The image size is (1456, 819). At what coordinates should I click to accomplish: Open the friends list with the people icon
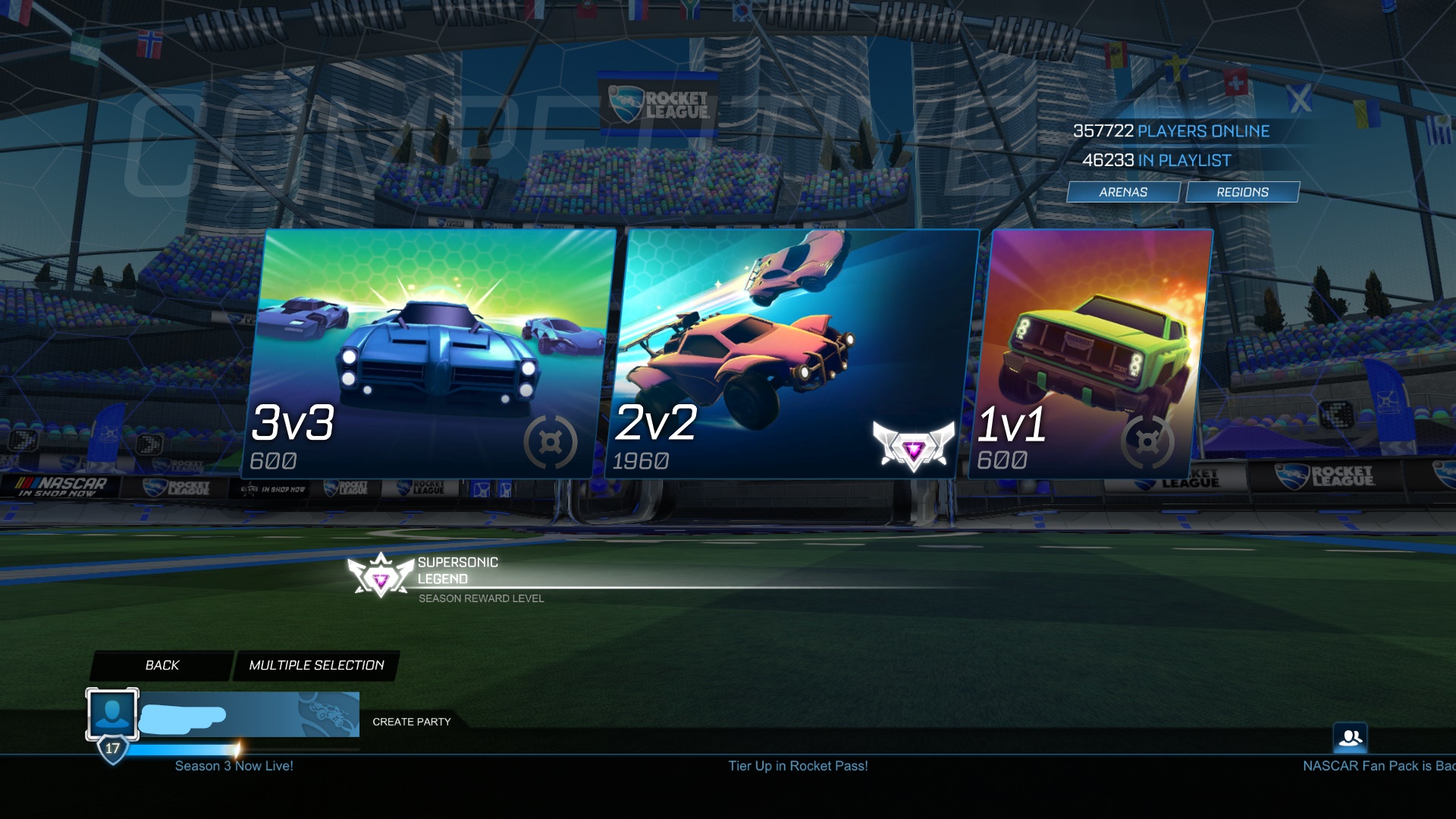[x=1349, y=736]
